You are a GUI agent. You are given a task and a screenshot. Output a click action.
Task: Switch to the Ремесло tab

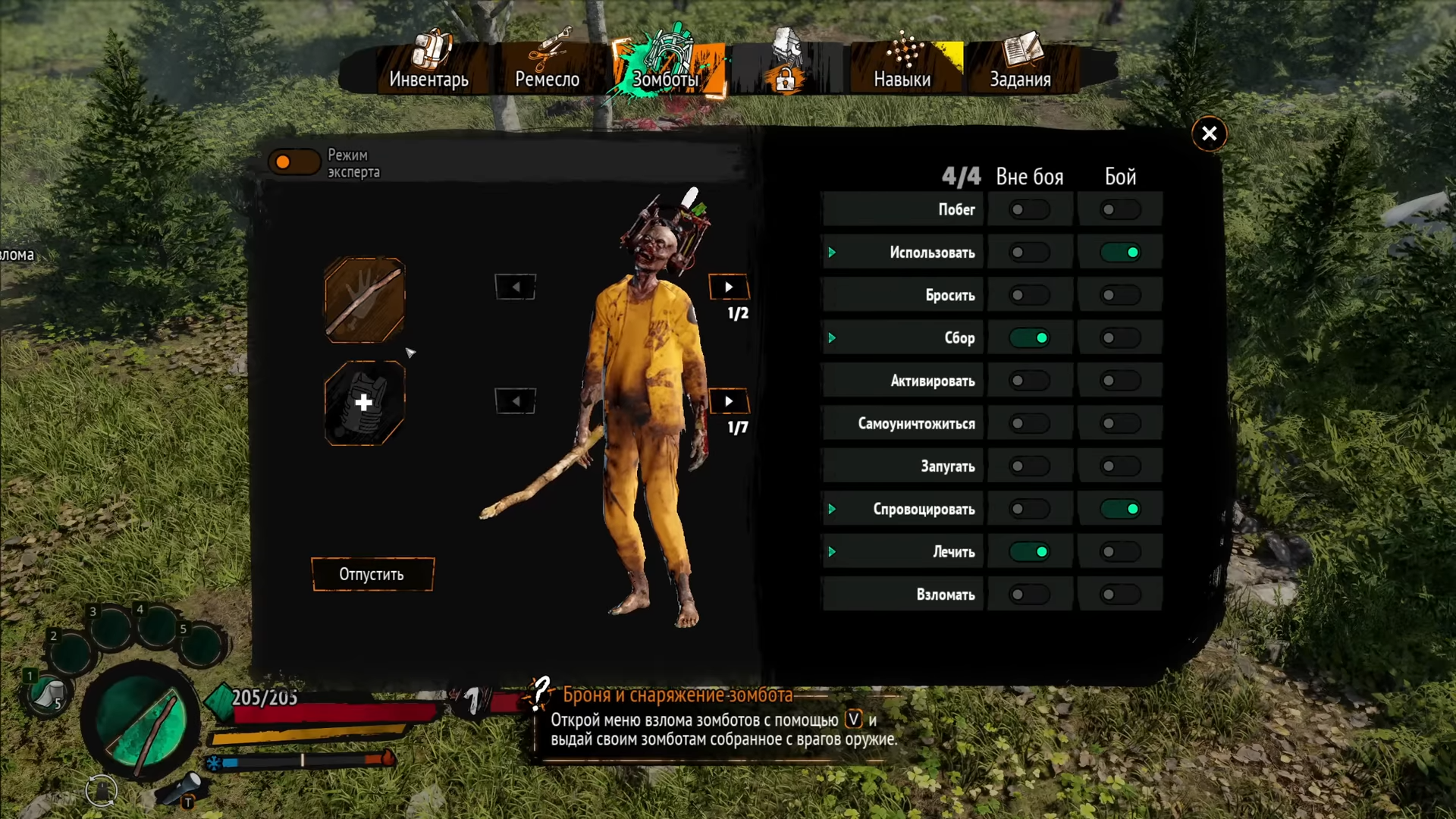tap(547, 67)
